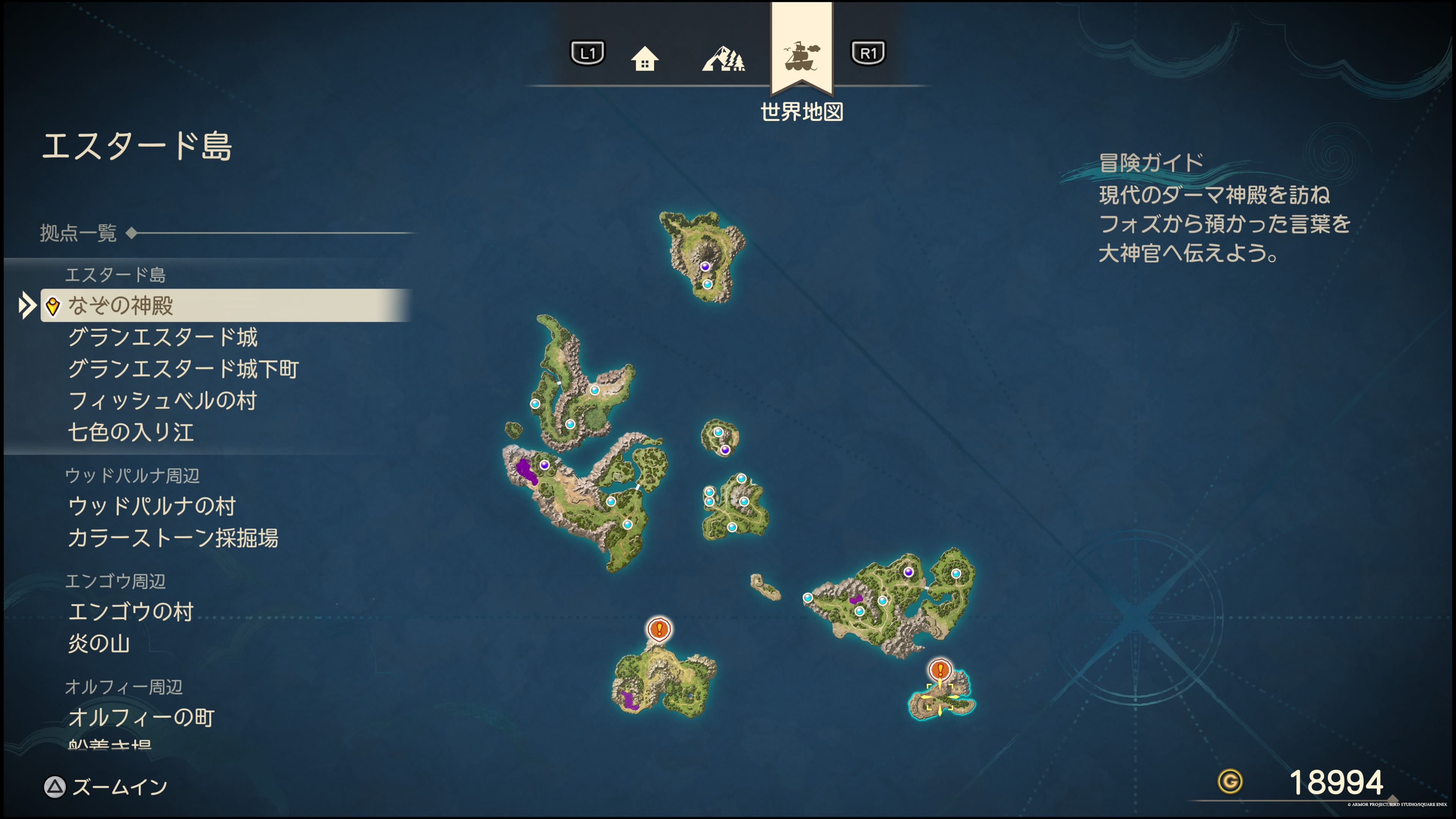
Task: Choose グランエスタード城 from the list
Action: [x=163, y=337]
